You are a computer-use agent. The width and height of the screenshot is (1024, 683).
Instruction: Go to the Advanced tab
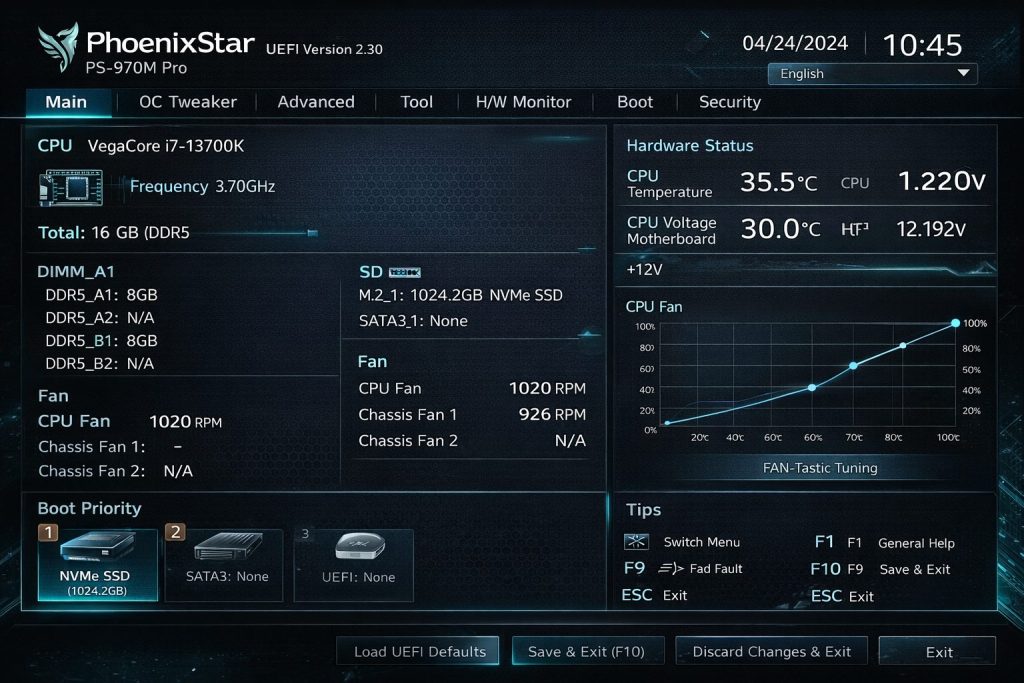click(316, 102)
